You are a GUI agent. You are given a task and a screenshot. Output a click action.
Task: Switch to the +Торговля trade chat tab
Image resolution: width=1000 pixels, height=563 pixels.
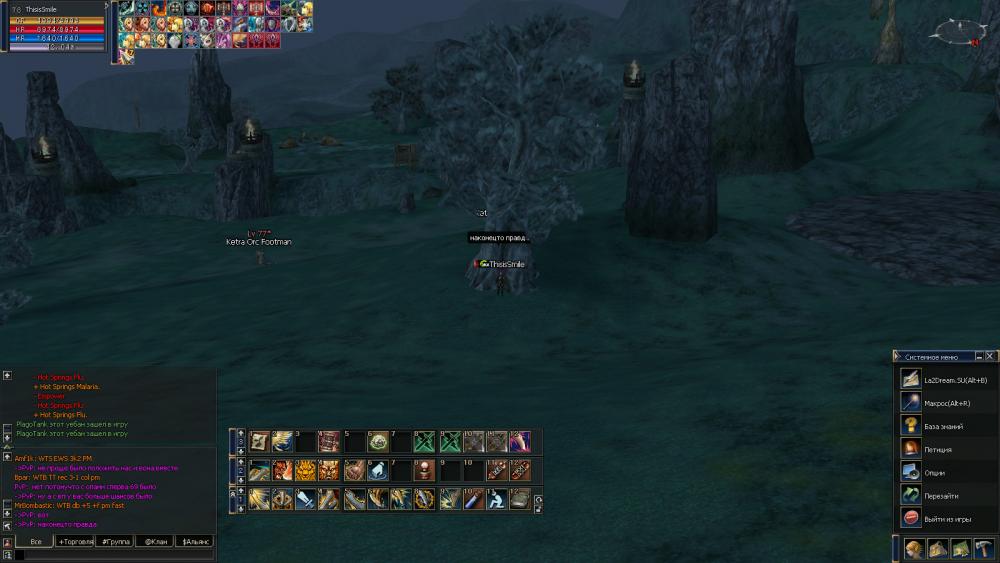point(75,541)
